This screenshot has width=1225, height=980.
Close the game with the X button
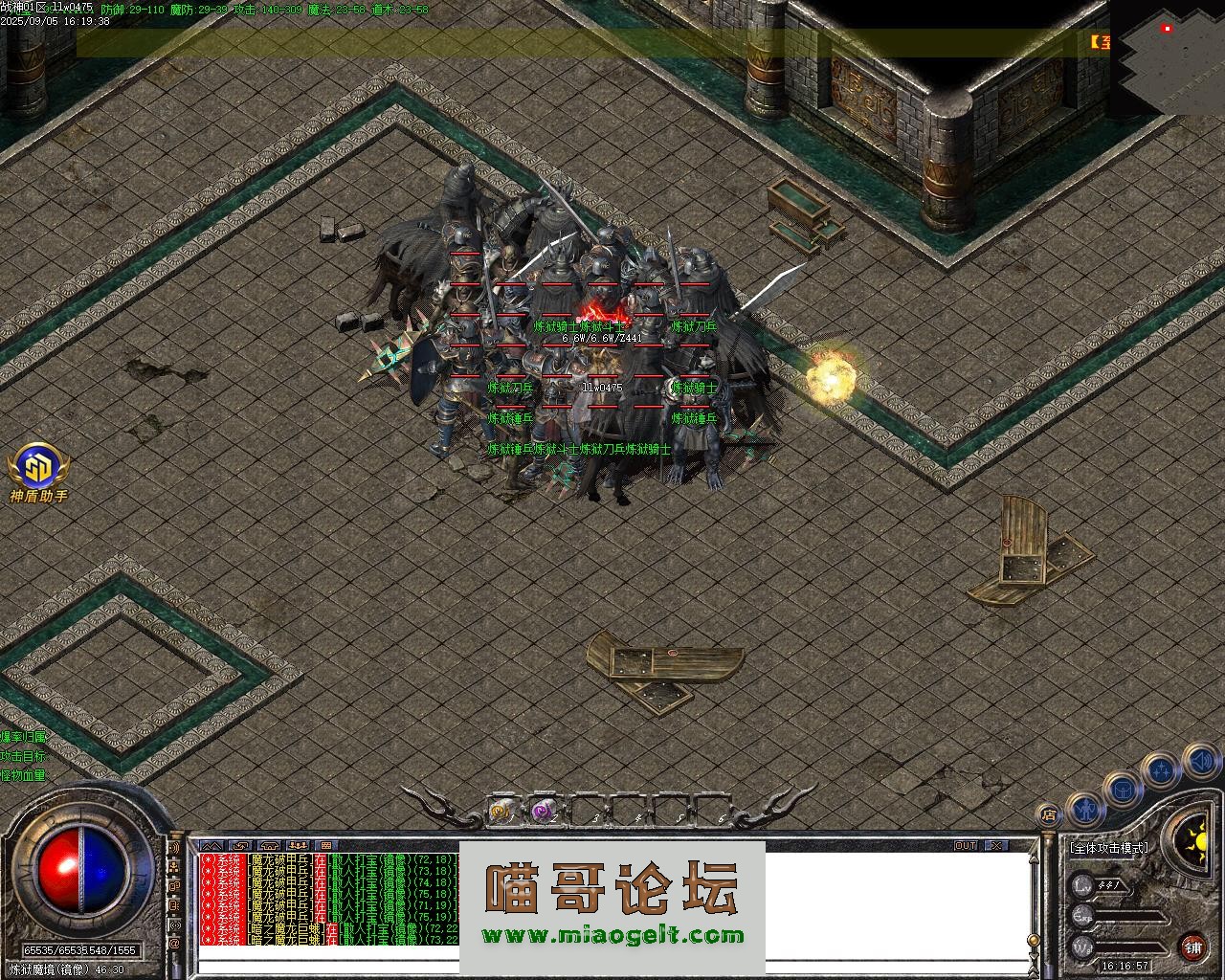click(996, 846)
